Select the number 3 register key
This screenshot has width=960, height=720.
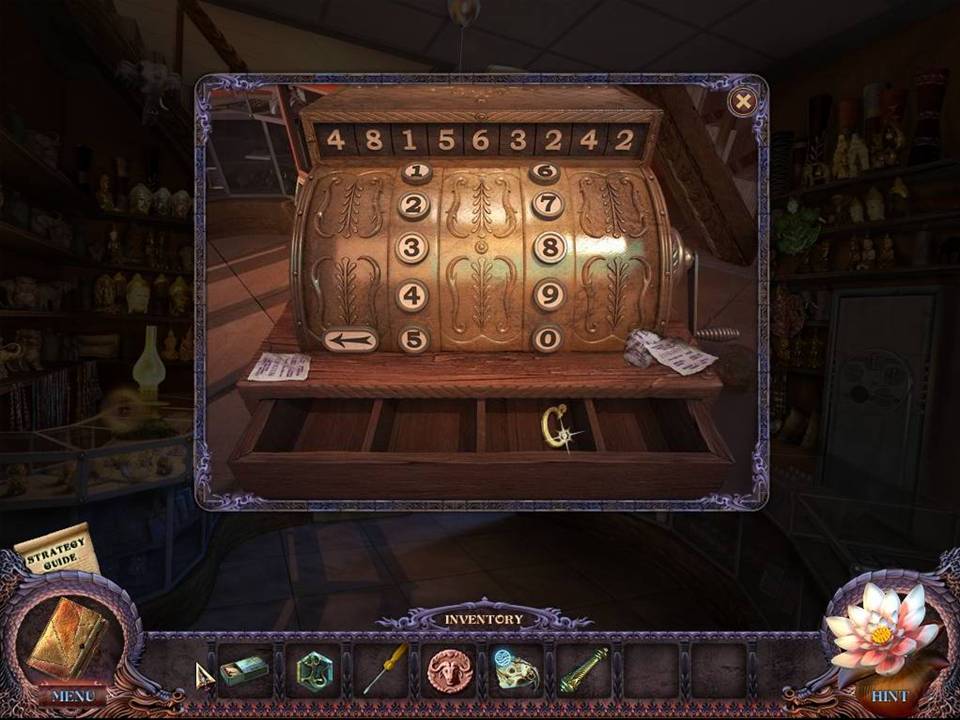pyautogui.click(x=413, y=248)
